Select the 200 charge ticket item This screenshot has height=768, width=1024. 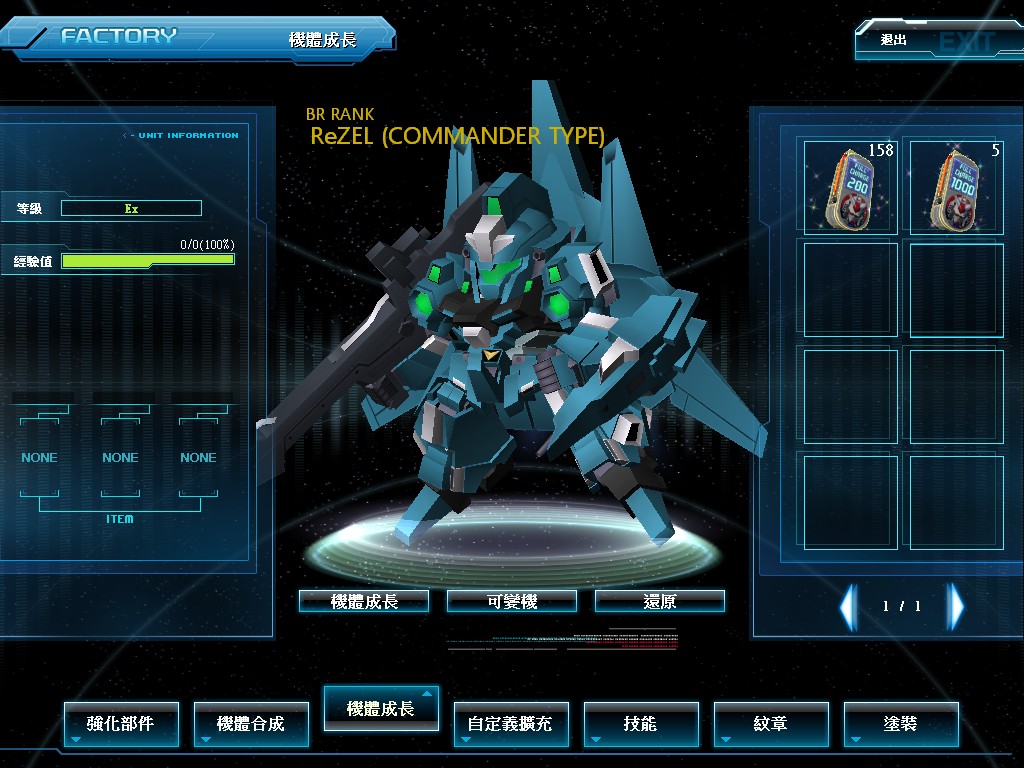coord(850,186)
